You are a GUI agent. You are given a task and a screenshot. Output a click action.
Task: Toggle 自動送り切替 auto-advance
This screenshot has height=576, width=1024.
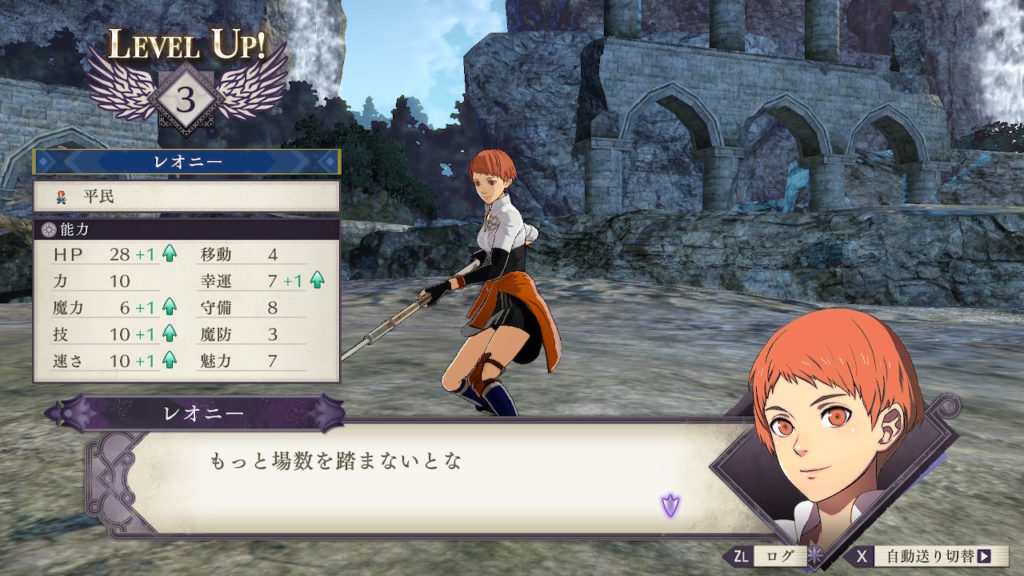(927, 556)
